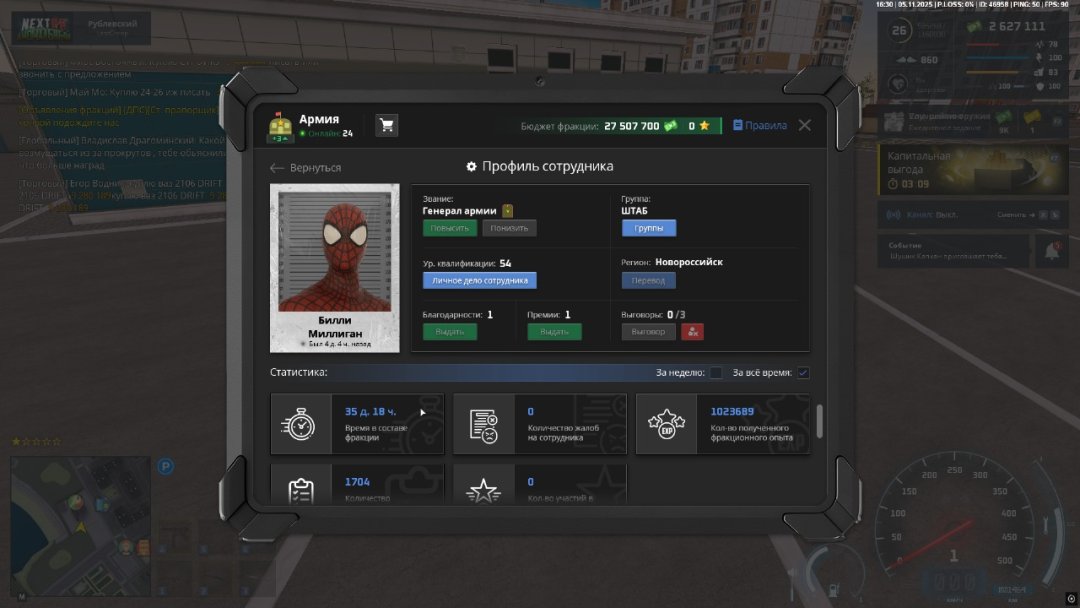This screenshot has width=1080, height=608.
Task: Open the Правила rules link
Action: pyautogui.click(x=760, y=126)
